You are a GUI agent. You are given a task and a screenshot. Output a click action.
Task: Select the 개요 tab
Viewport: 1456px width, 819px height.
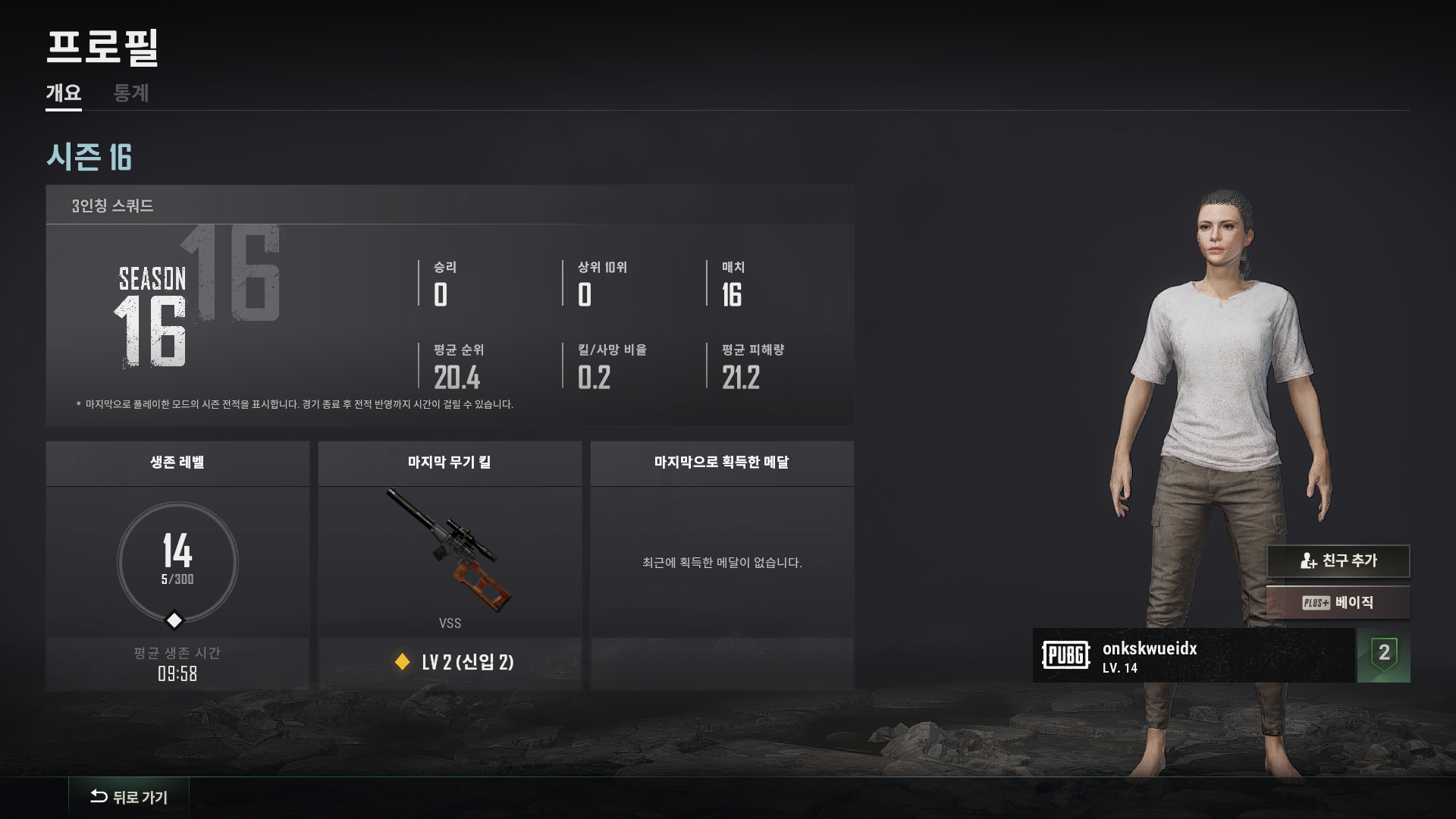pos(64,93)
